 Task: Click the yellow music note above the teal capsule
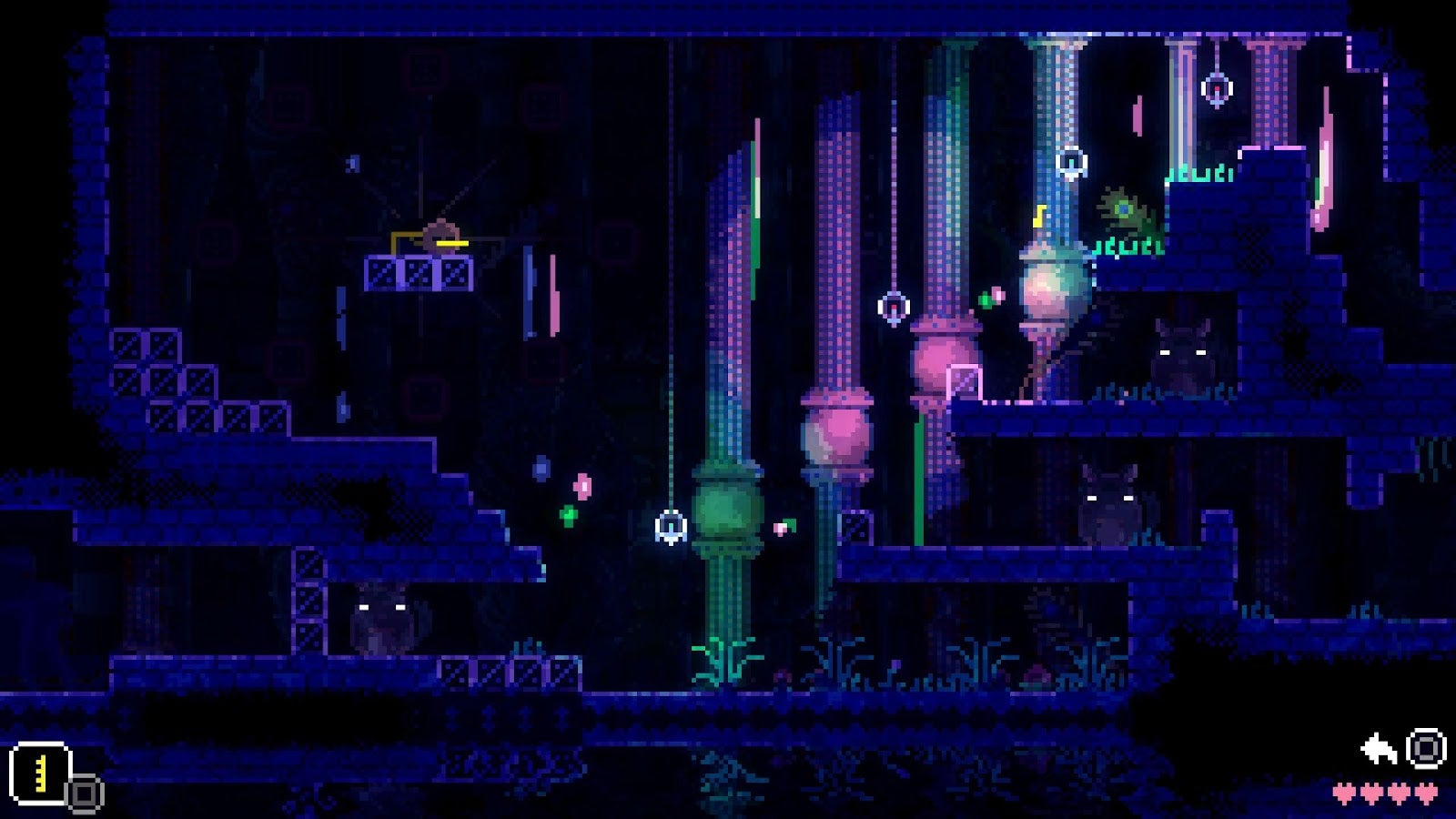(1038, 216)
